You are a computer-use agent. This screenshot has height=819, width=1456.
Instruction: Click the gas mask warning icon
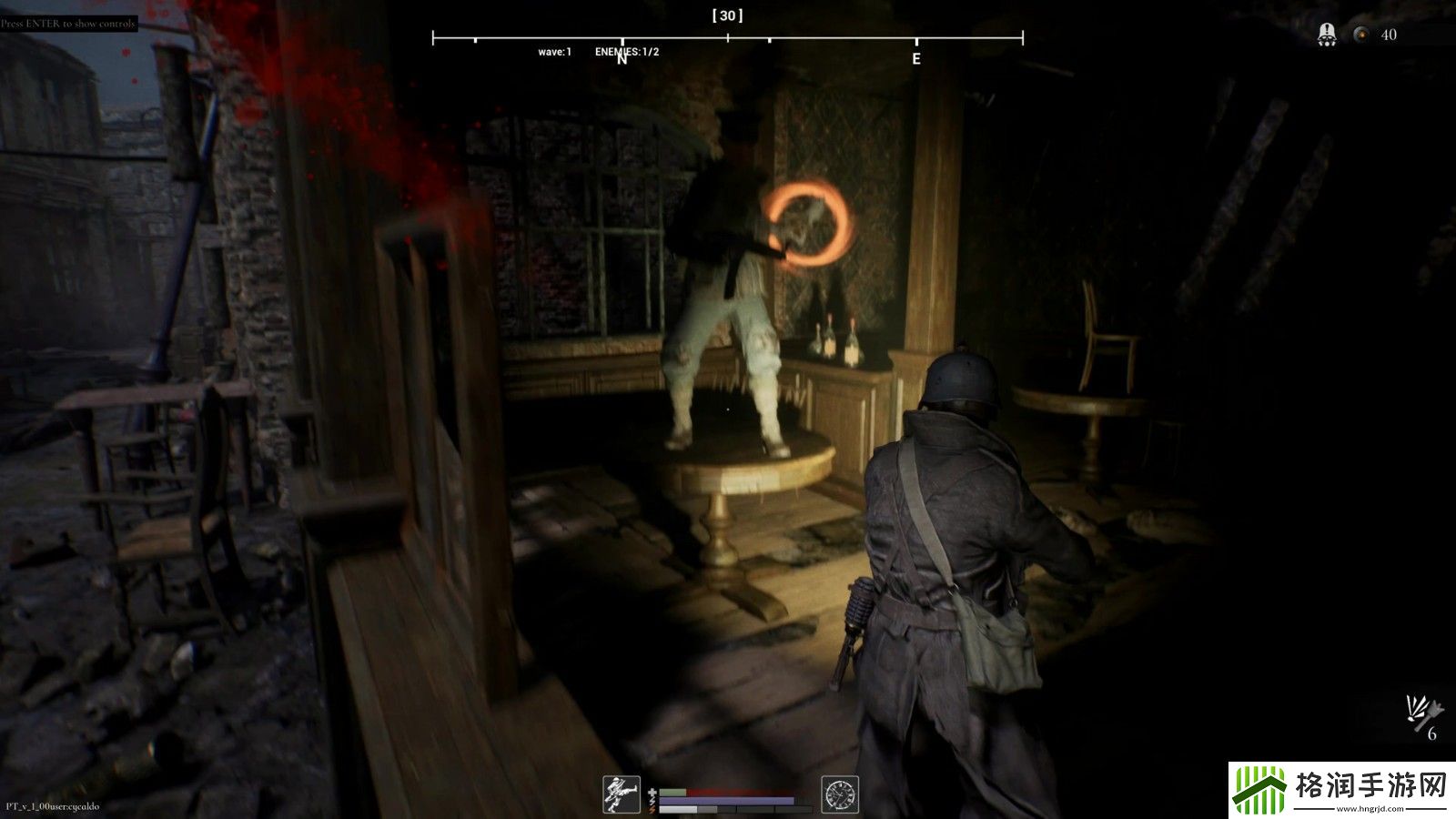[x=1327, y=35]
